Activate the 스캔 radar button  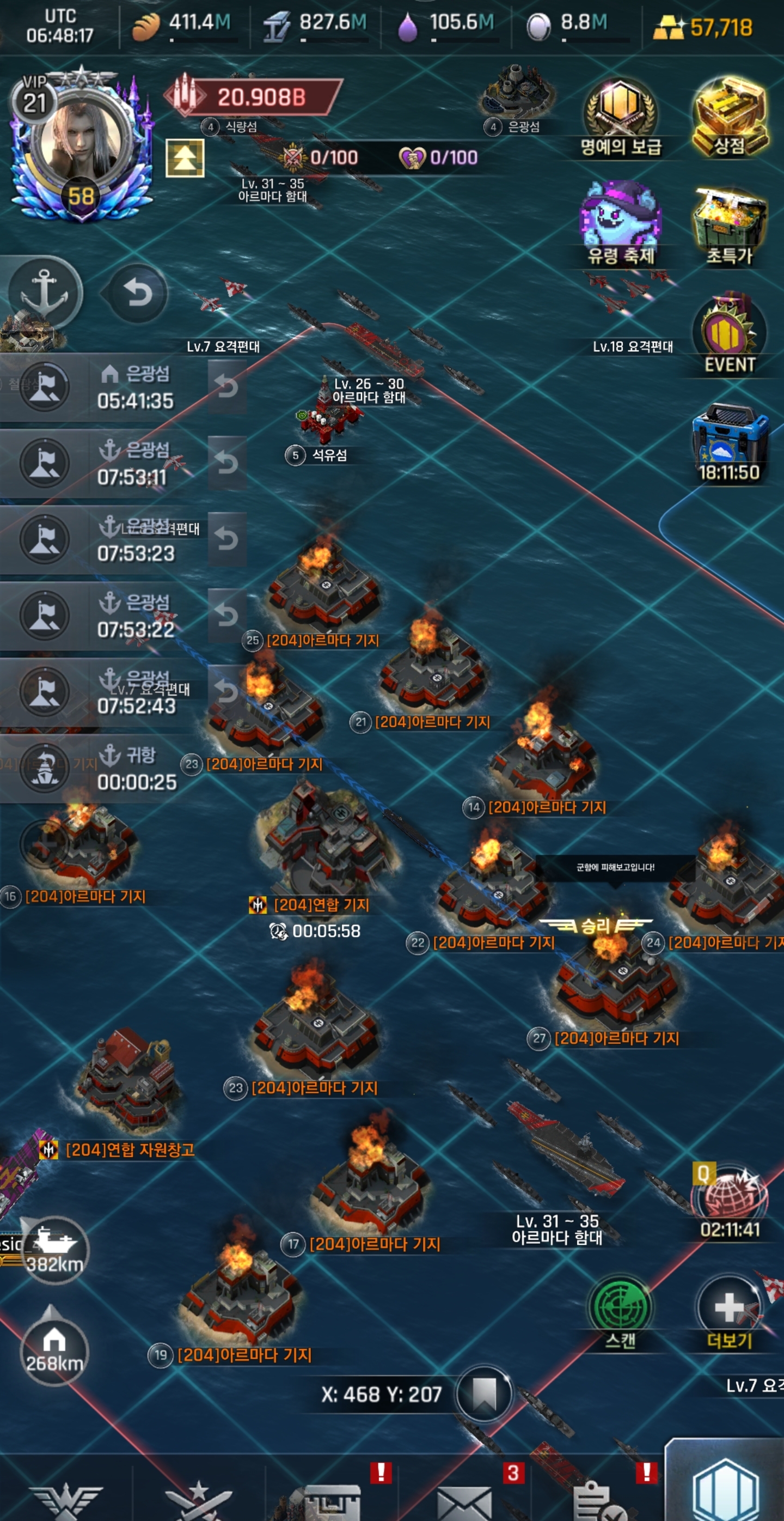pyautogui.click(x=620, y=1310)
